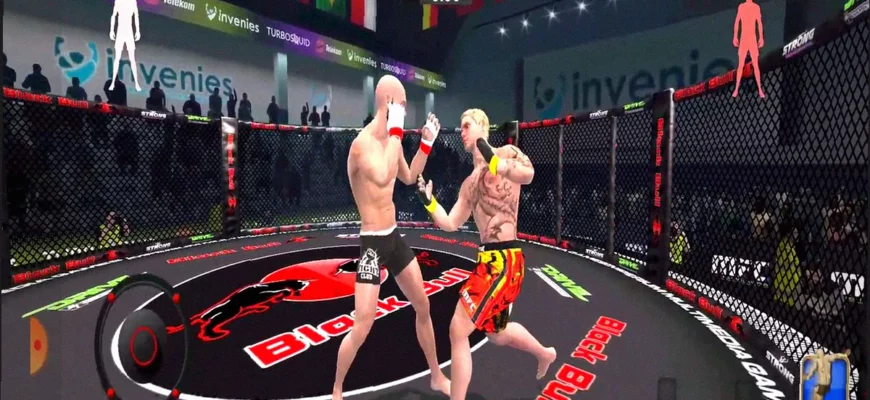The width and height of the screenshot is (870, 400).
Task: Activate the blue fighter kick button
Action: pos(826,376)
